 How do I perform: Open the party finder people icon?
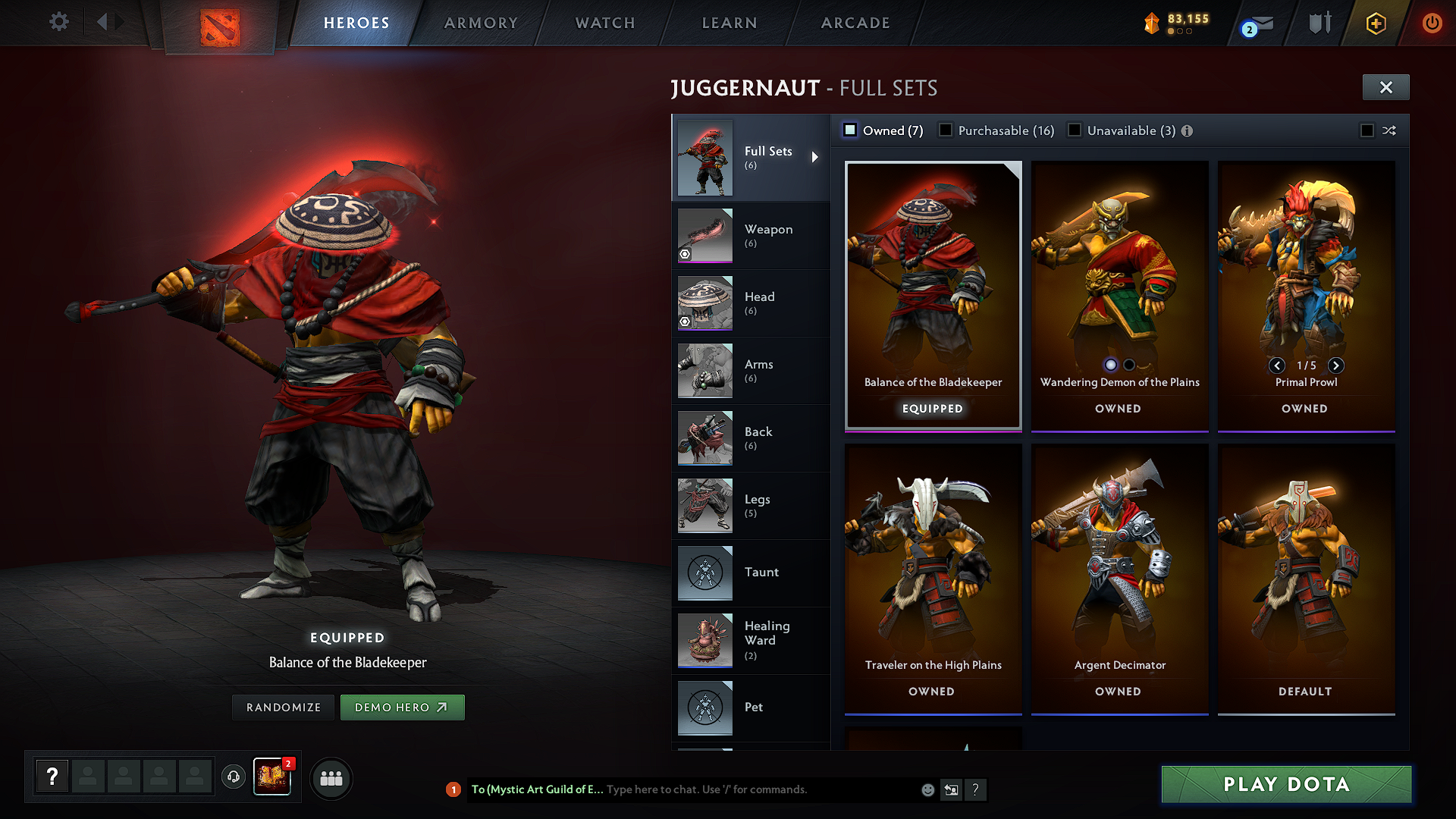tap(331, 777)
